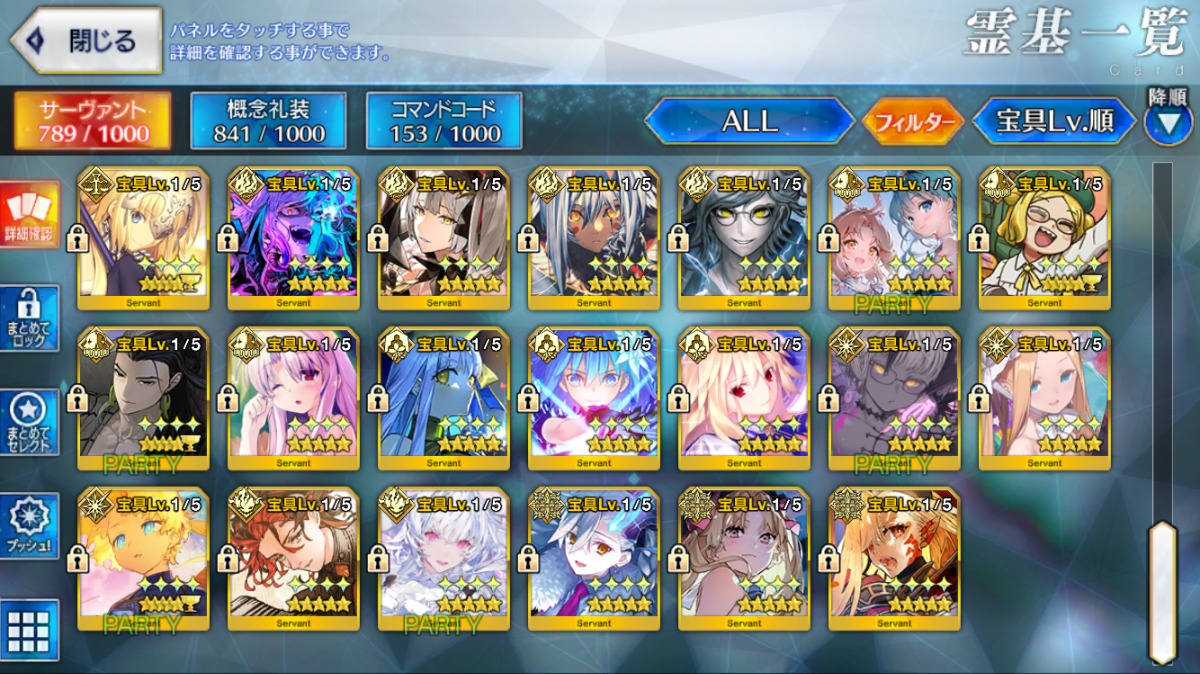This screenshot has width=1200, height=674.
Task: Select the プッシュ! button
Action: [x=28, y=527]
